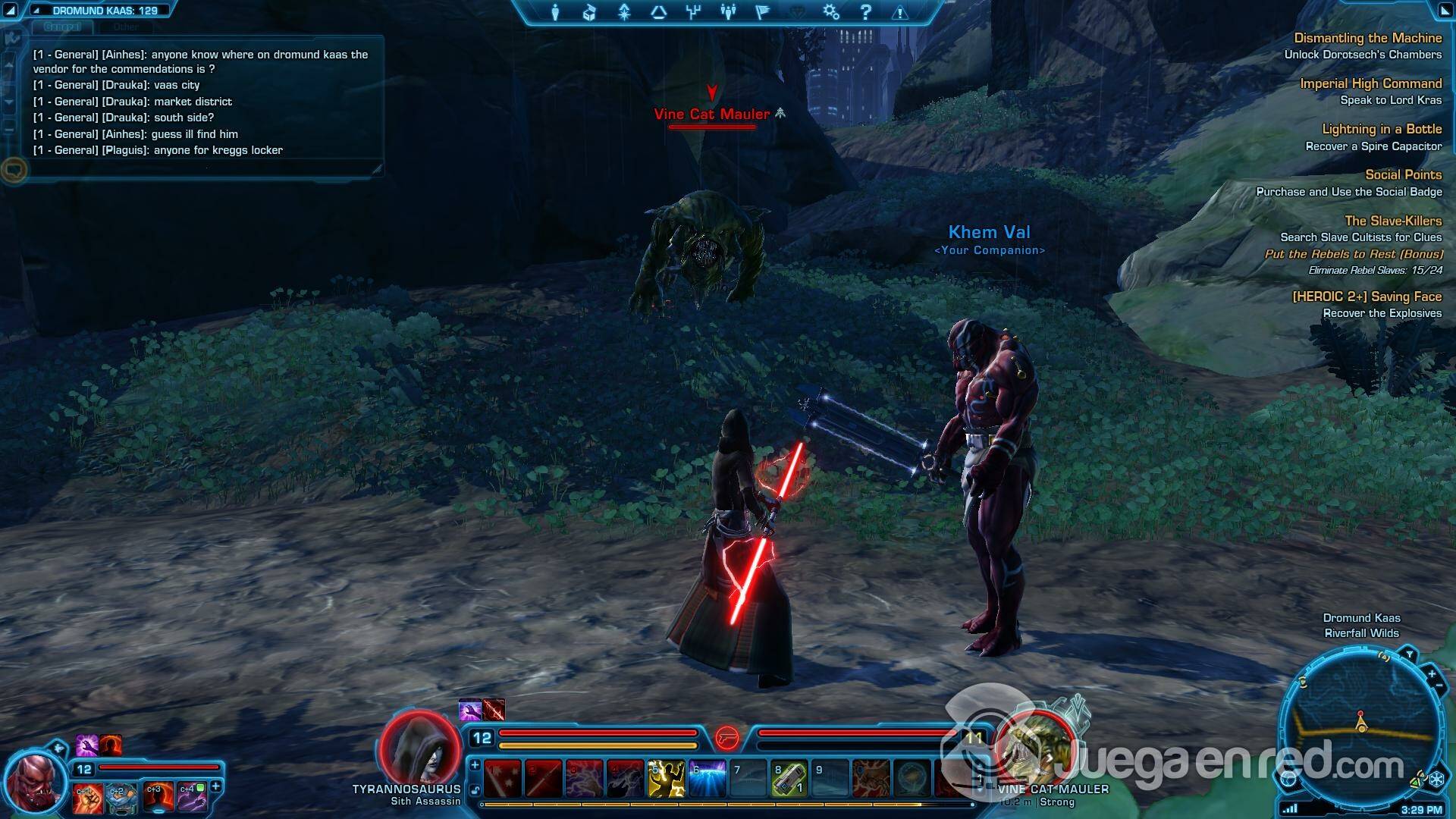
Task: Open the social group icon
Action: click(x=728, y=12)
